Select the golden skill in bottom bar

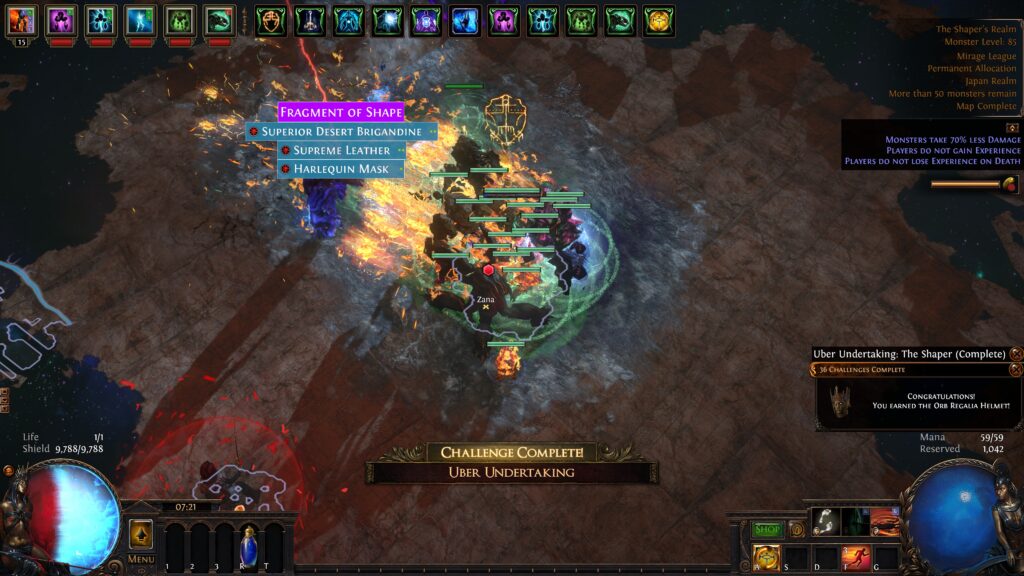click(767, 556)
